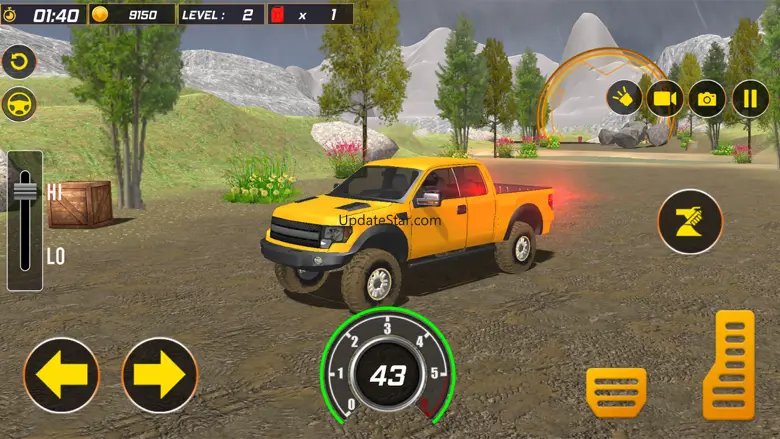Activate the handbrake button
The image size is (780, 439).
pos(690,221)
